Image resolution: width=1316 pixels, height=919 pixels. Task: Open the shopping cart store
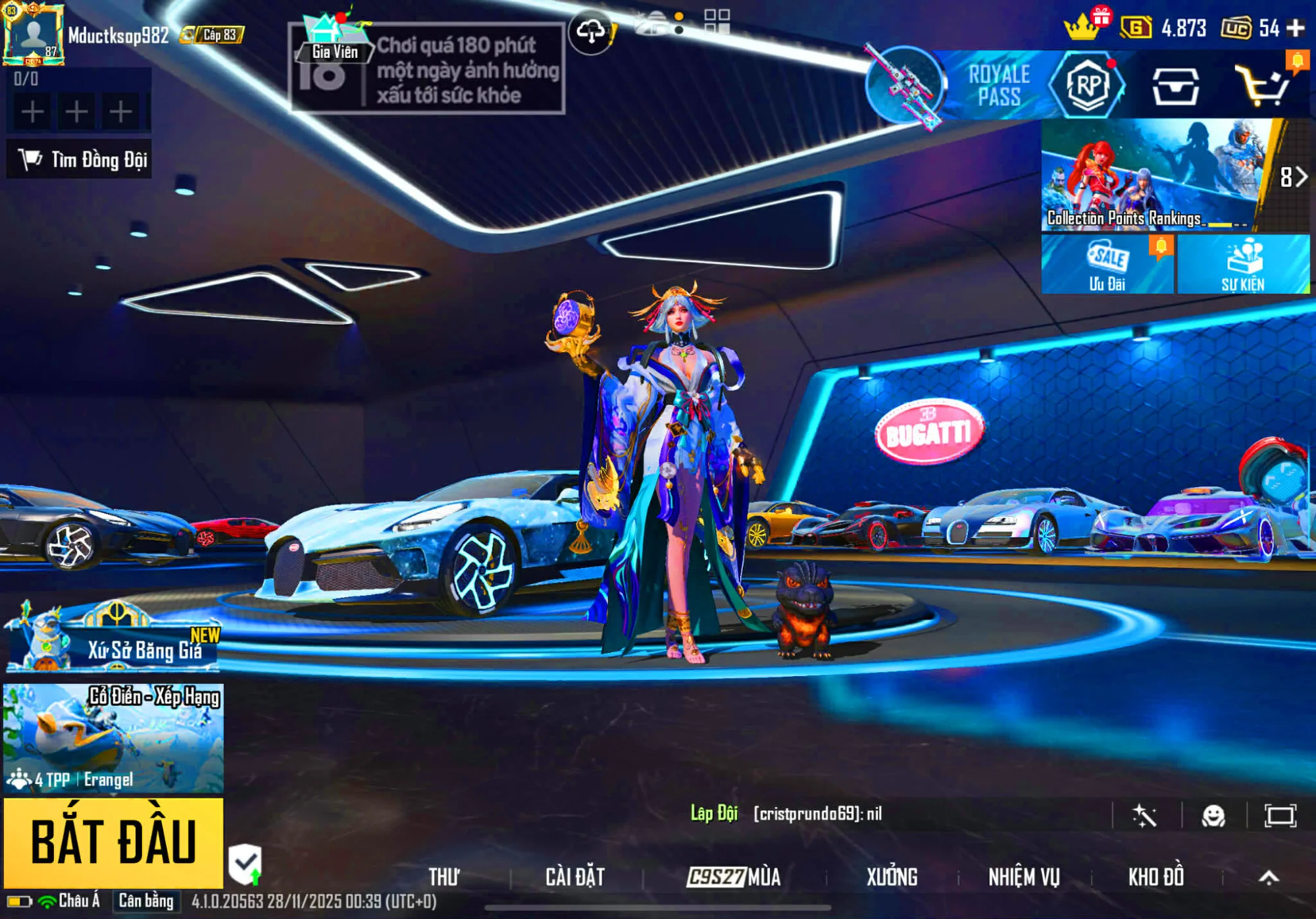1261,86
